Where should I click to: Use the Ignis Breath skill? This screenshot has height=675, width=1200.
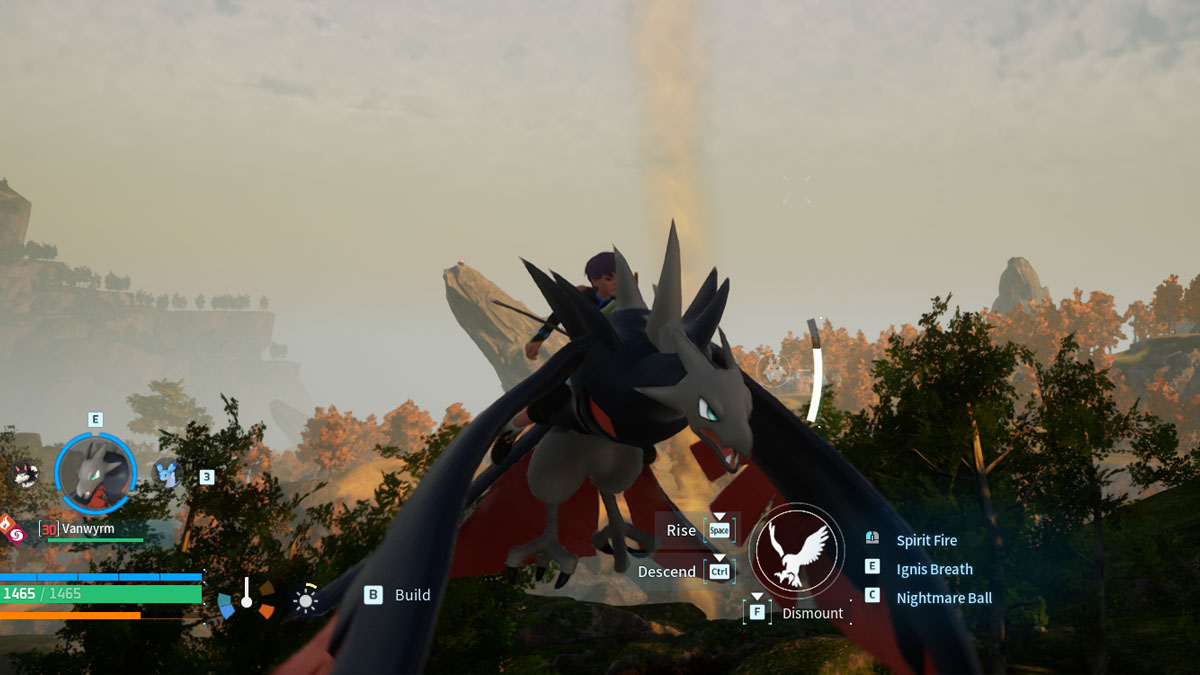[x=934, y=569]
